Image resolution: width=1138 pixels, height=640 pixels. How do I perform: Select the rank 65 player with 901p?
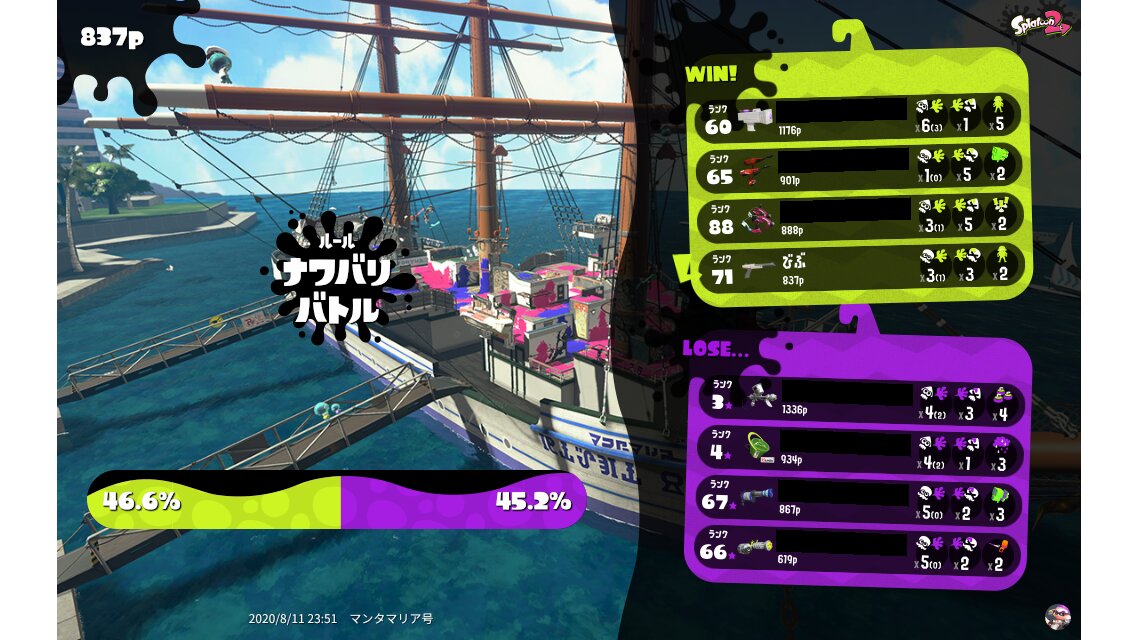(860, 166)
